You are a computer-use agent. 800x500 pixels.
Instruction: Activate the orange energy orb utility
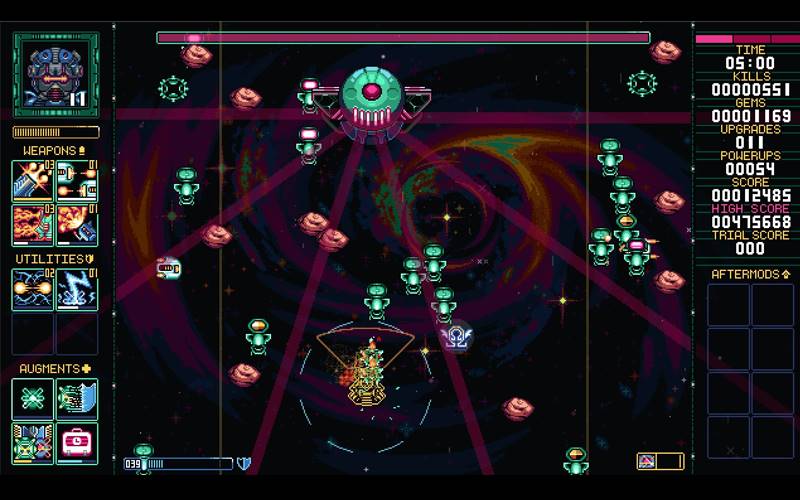[33, 289]
